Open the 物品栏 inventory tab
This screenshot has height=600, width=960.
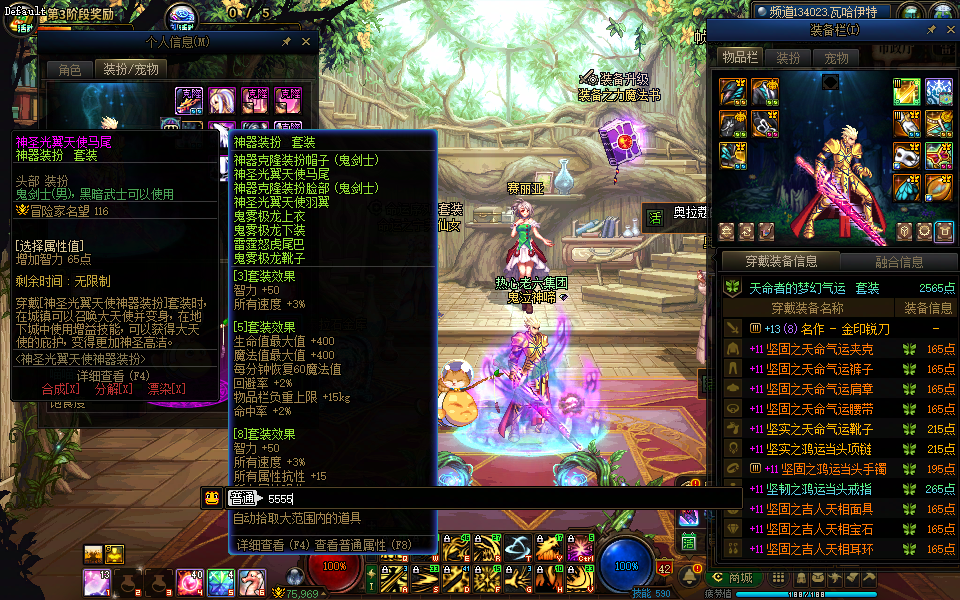click(x=741, y=58)
